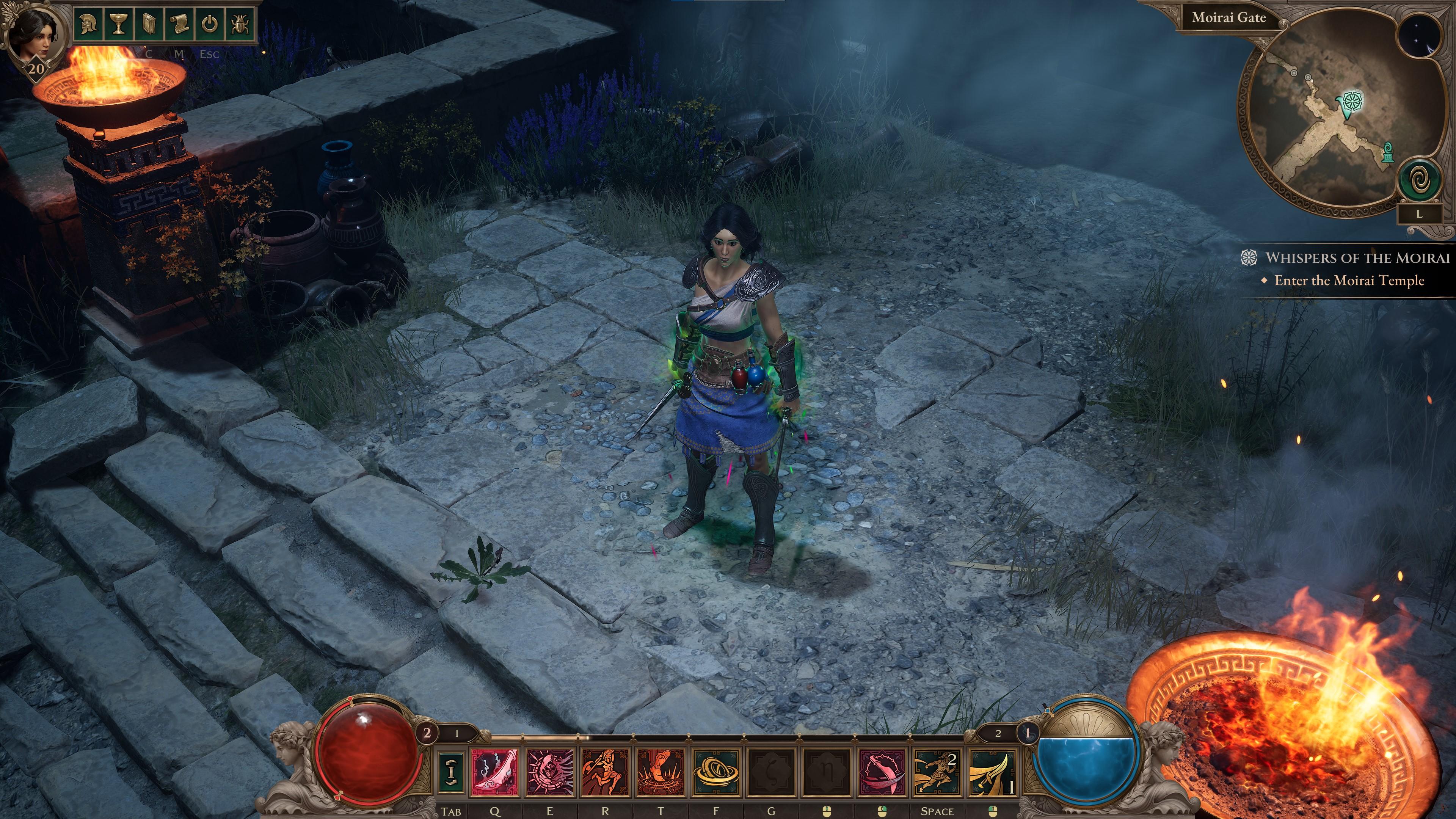Activate the leaping spartan warrior skill

(x=606, y=772)
